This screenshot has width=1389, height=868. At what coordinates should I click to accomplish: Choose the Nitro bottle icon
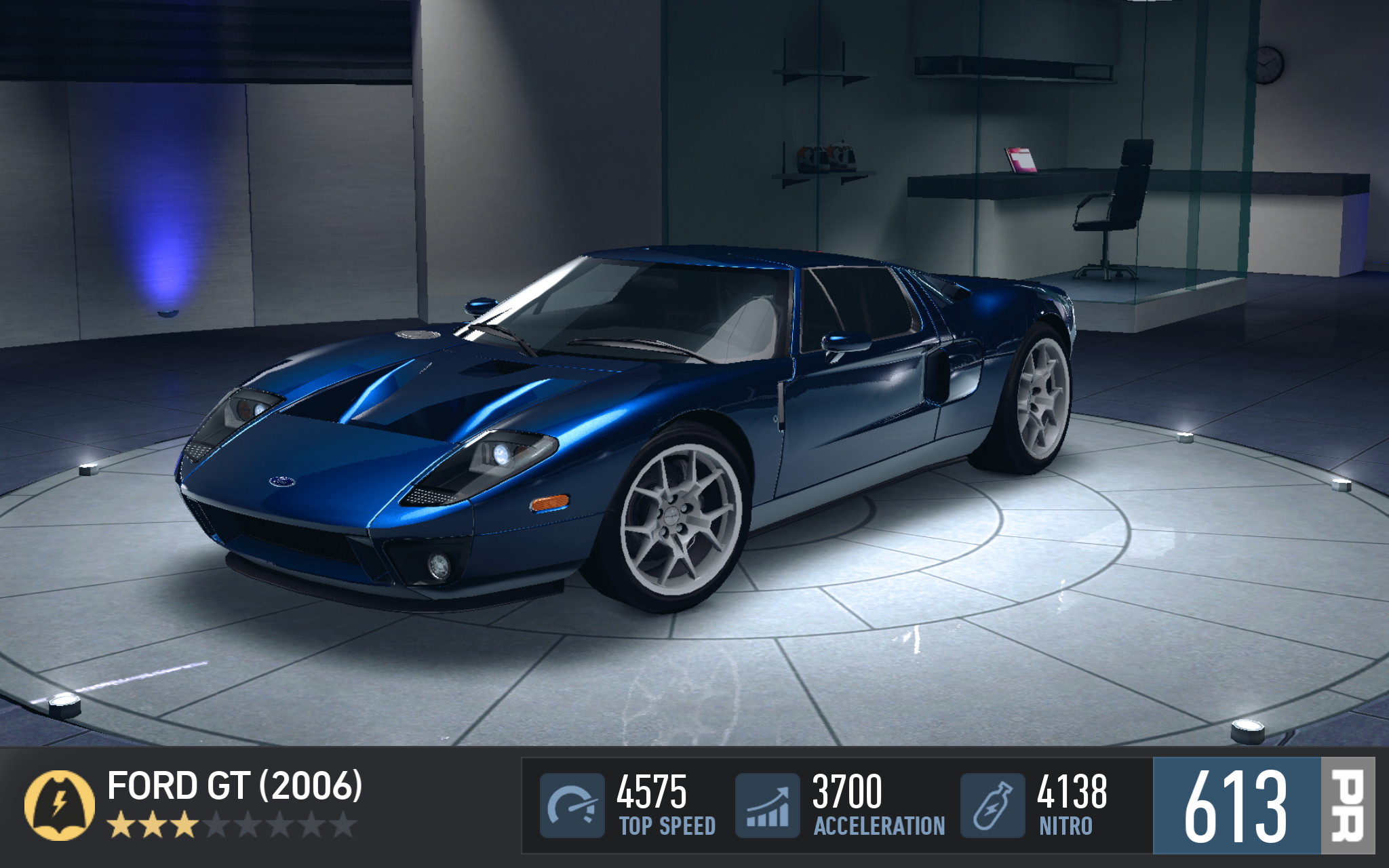992,805
